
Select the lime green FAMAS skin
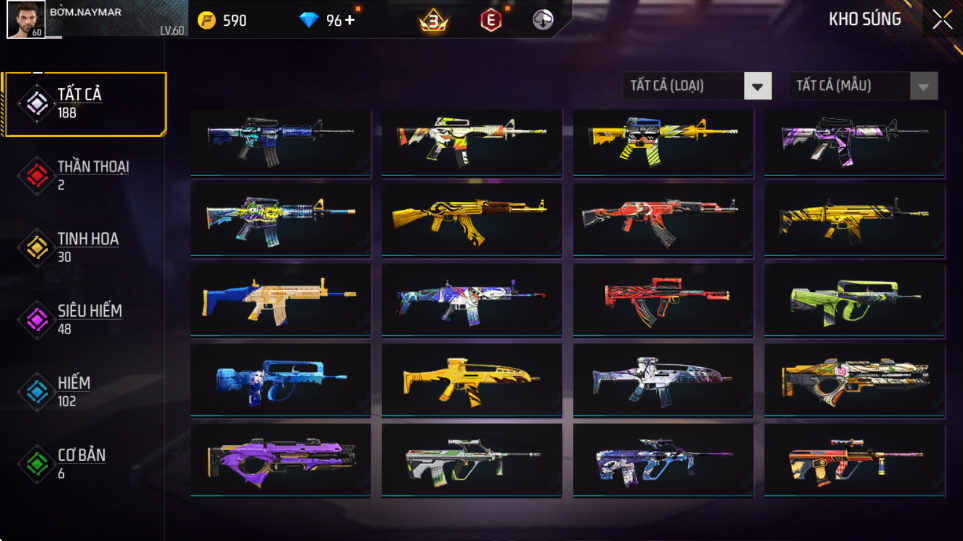pos(853,298)
